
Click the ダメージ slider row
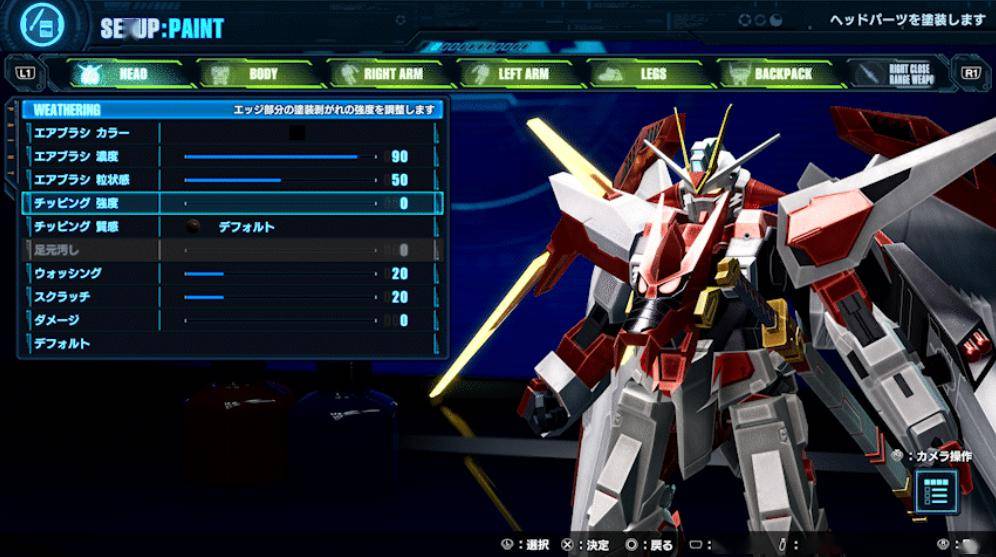coord(230,321)
